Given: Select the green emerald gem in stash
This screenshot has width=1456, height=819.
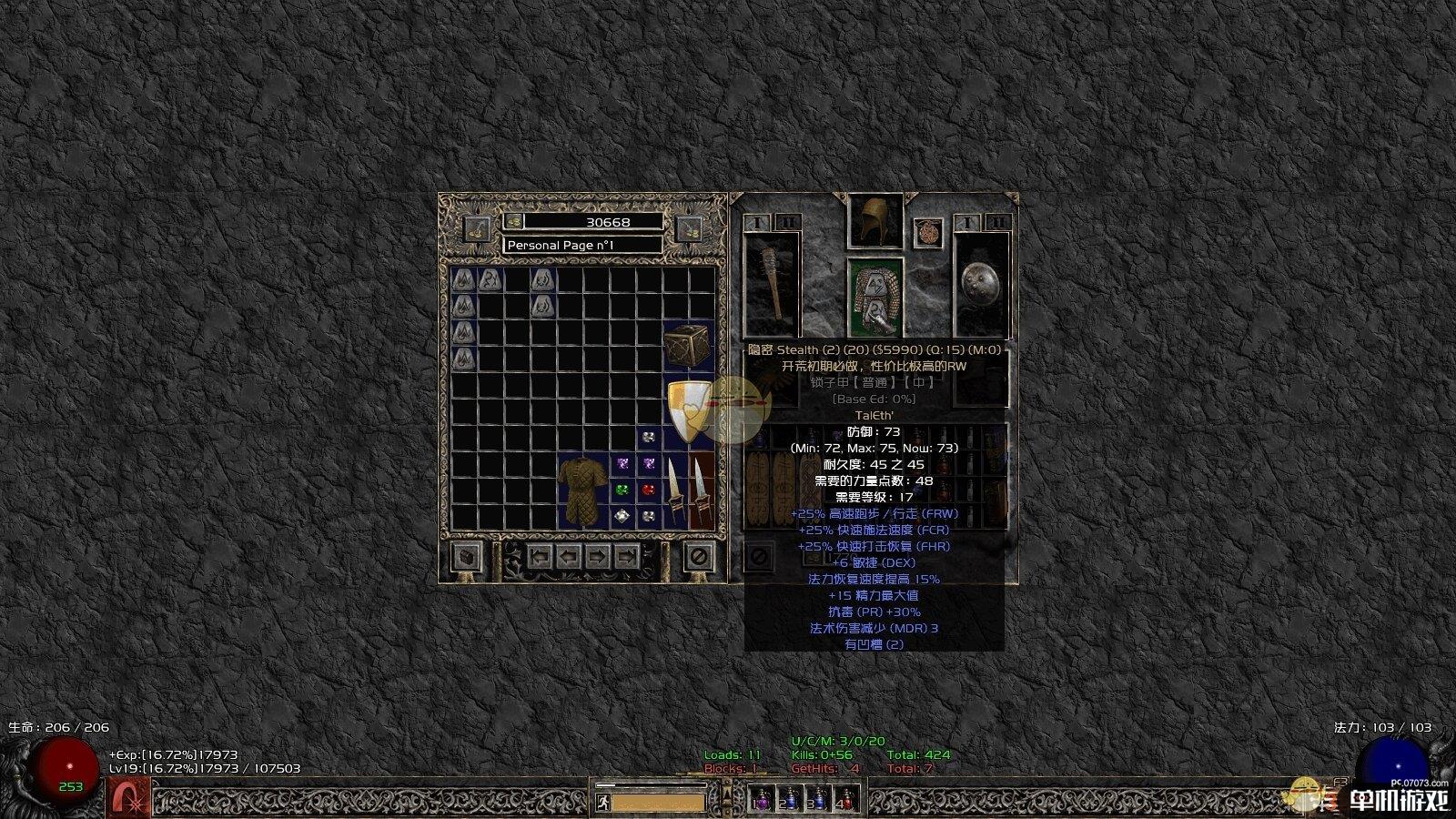Looking at the screenshot, I should click(x=622, y=490).
